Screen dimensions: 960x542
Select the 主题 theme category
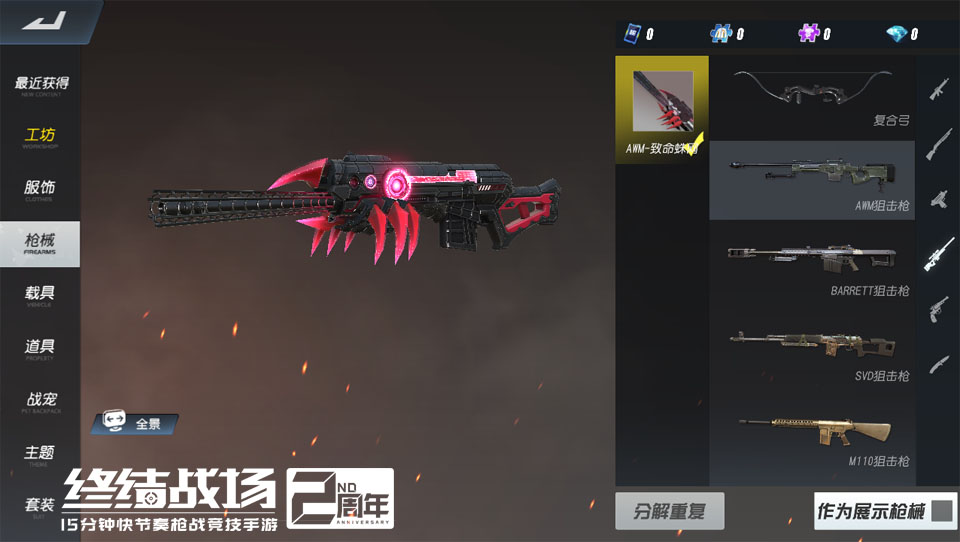(41, 454)
